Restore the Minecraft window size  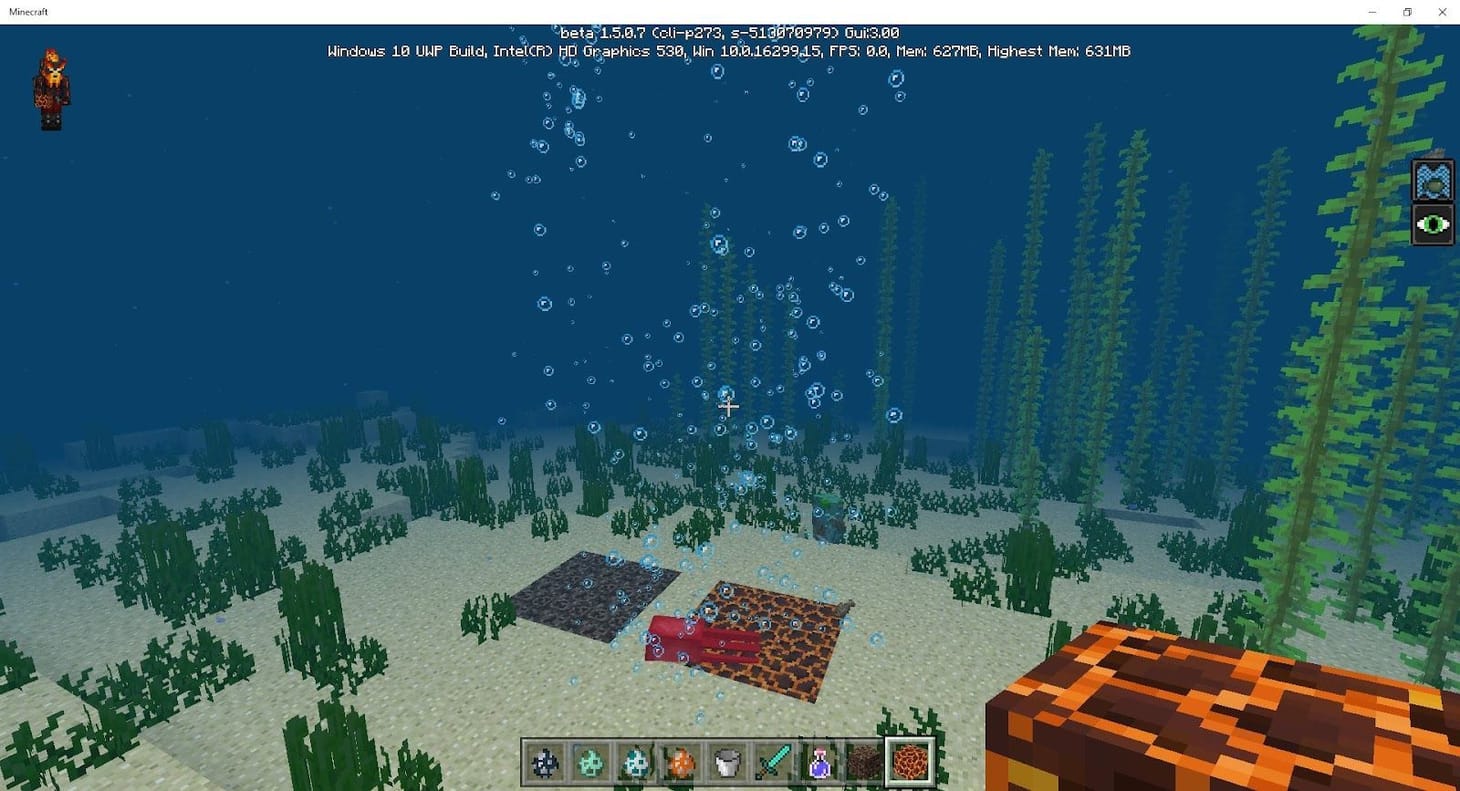1407,11
